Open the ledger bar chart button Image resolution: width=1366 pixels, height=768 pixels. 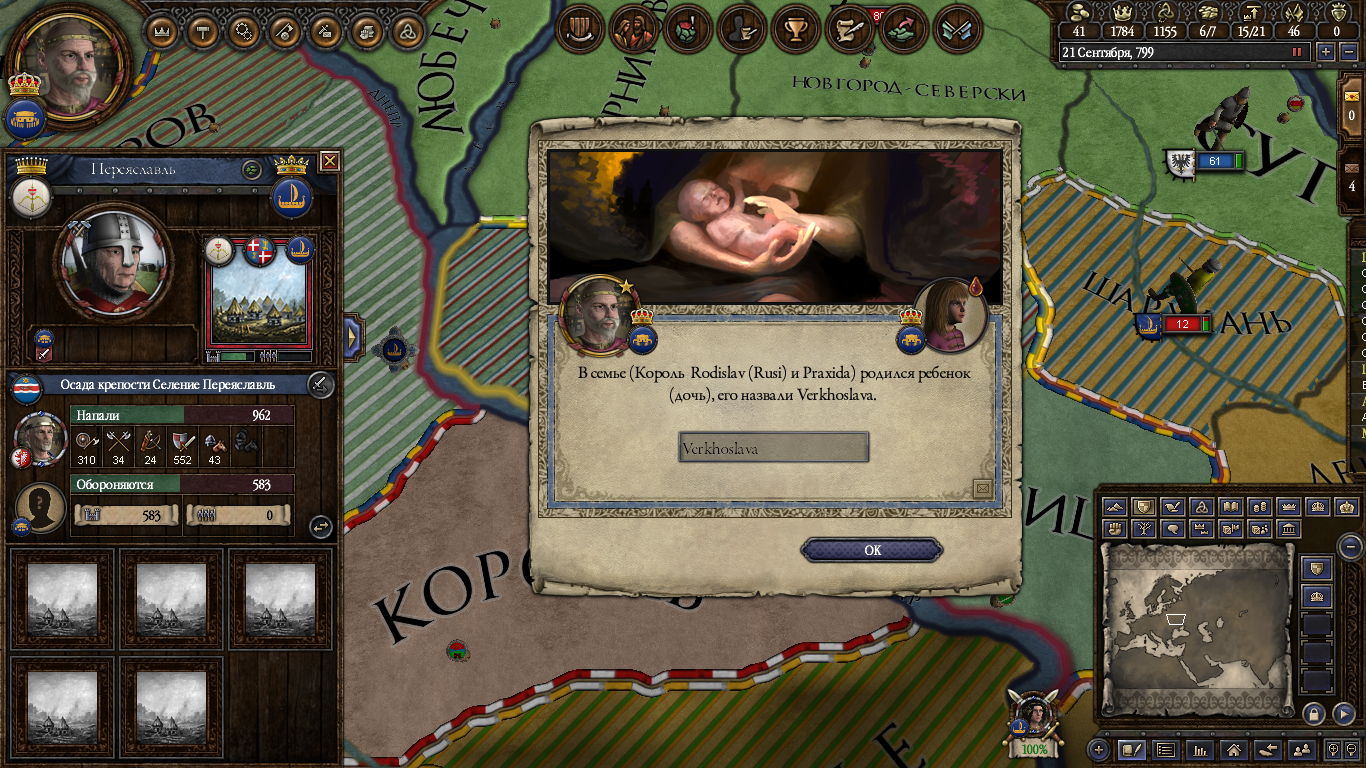click(1199, 749)
